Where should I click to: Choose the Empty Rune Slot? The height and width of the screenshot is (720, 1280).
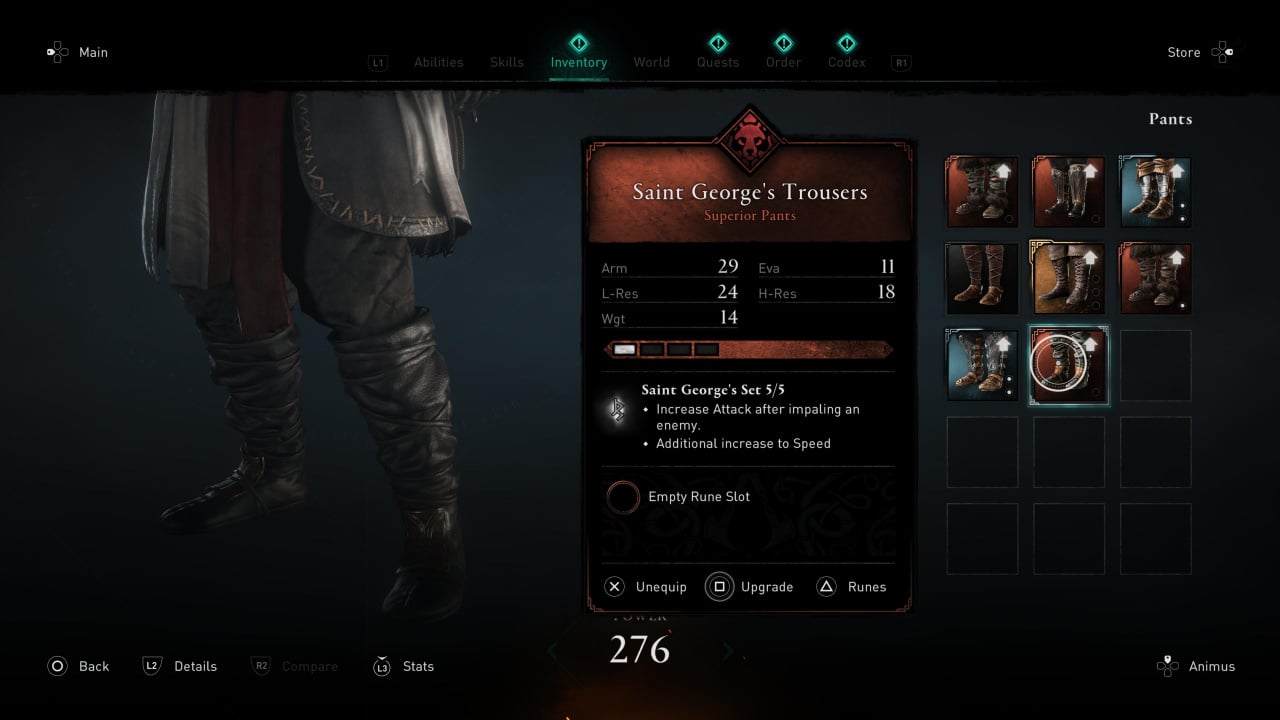pos(698,497)
